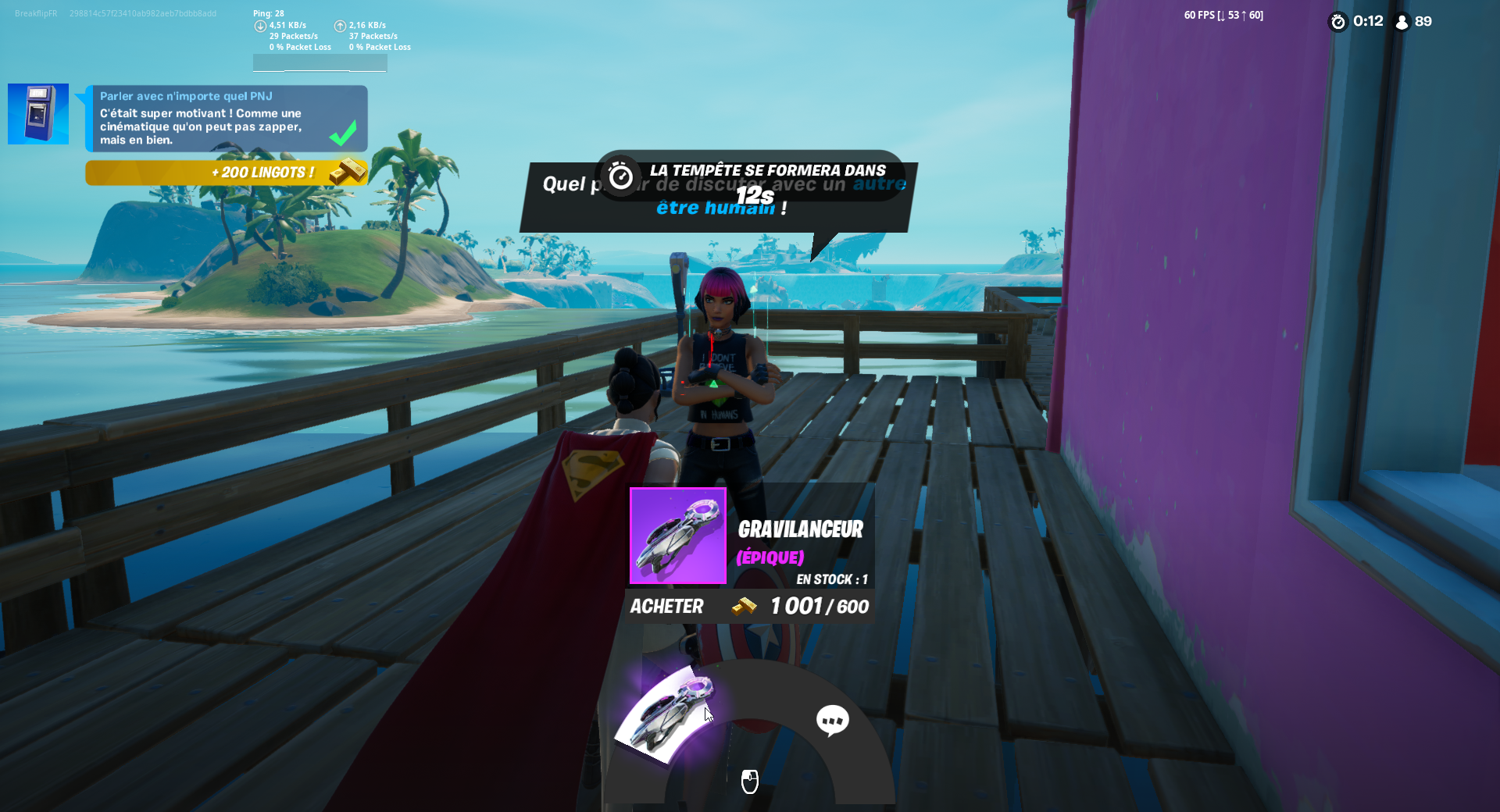Click the quest title 'Parler avec n'importe quel PNJ'

tap(186, 95)
